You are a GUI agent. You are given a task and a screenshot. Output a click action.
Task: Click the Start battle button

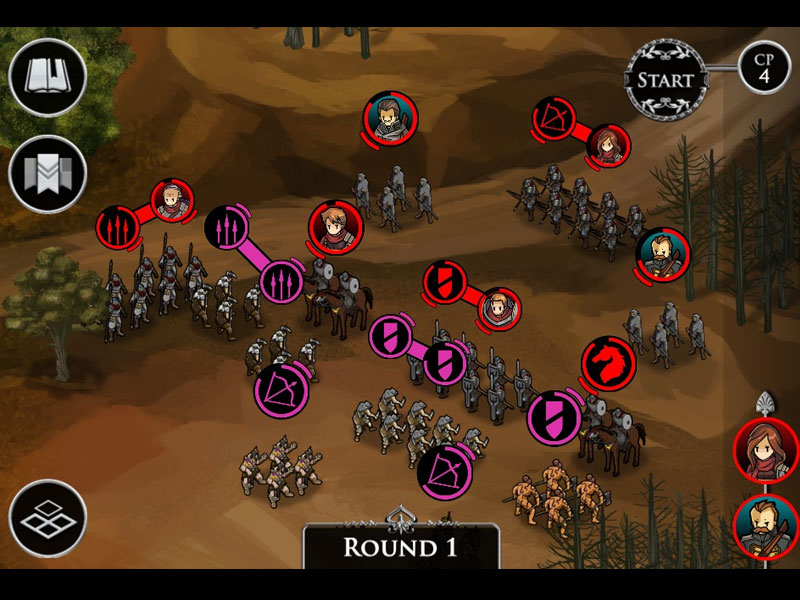[665, 79]
